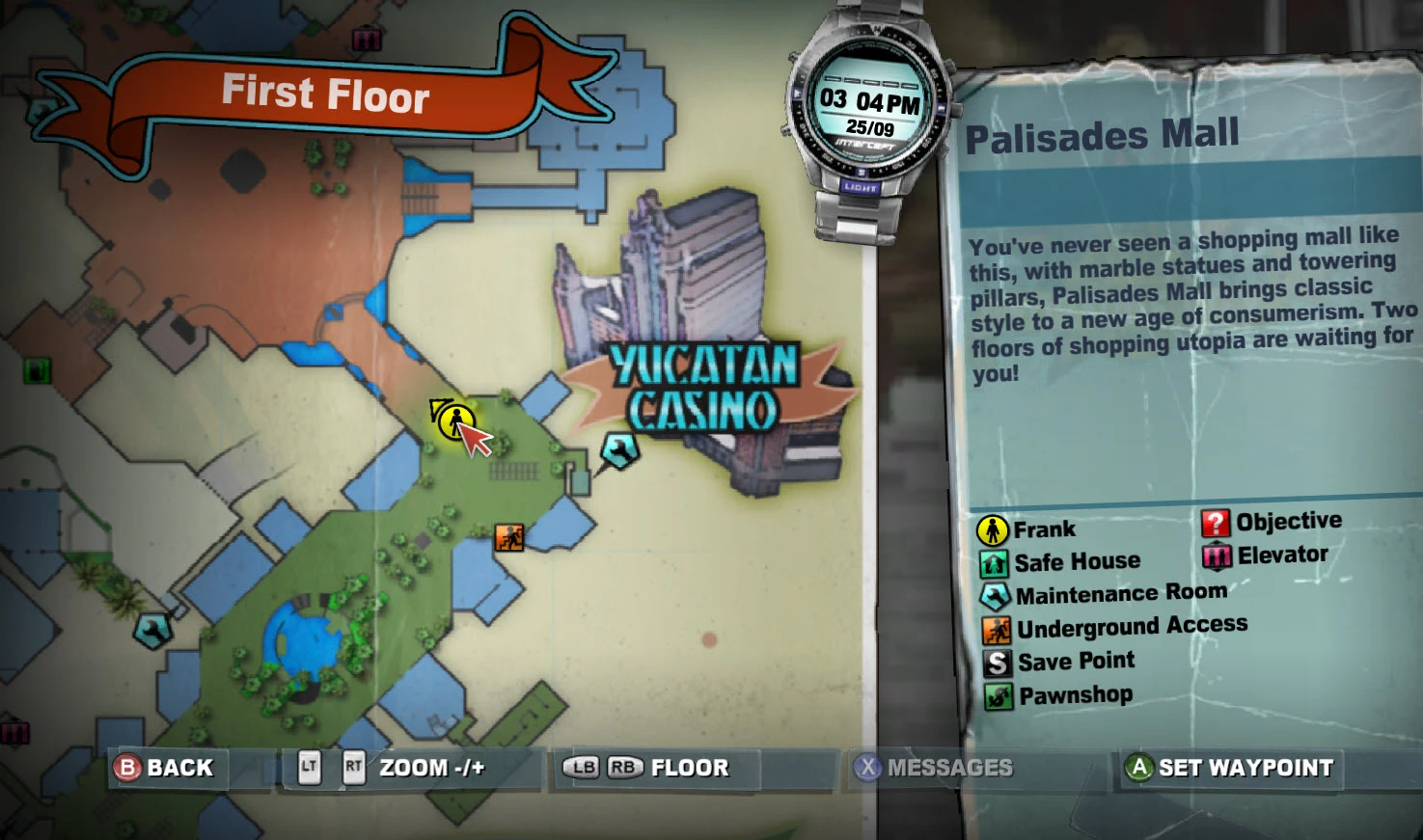
Task: Click the Maintenance Room icon near Yucatan Casino
Action: click(618, 449)
